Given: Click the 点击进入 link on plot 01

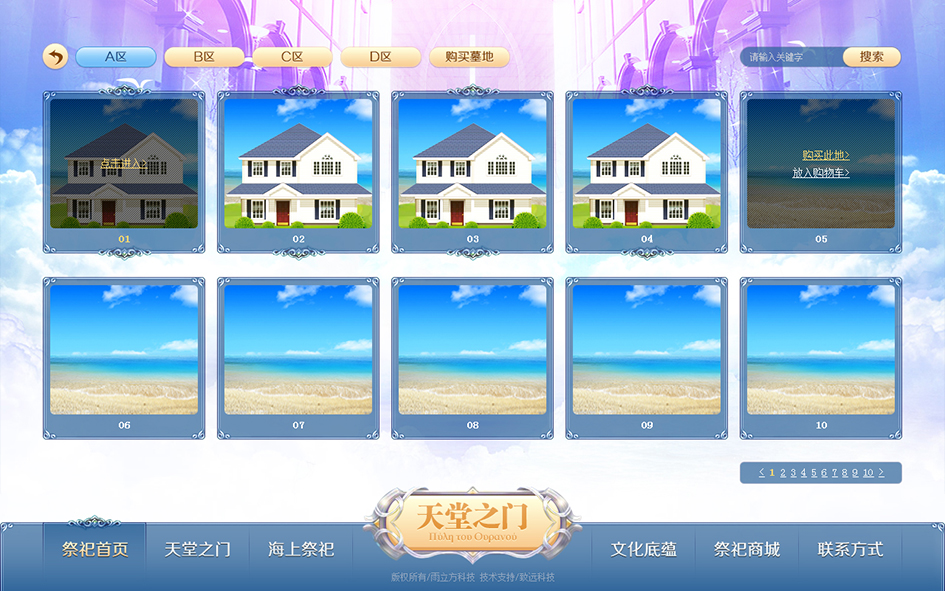Looking at the screenshot, I should tap(123, 163).
